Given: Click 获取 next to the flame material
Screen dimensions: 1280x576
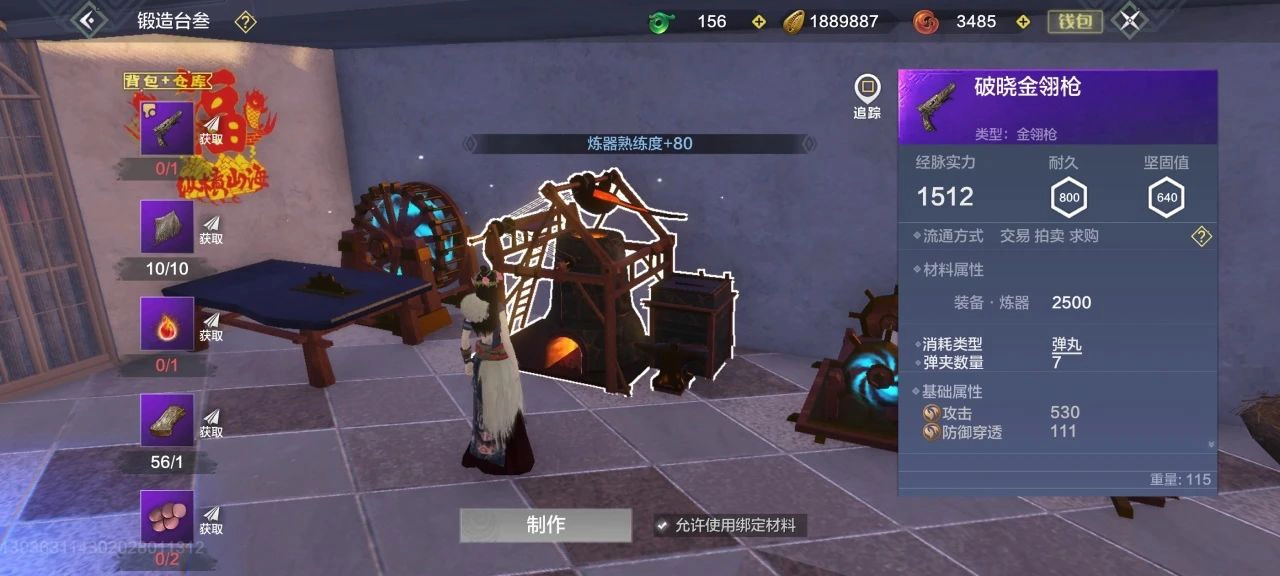Looking at the screenshot, I should 211,326.
